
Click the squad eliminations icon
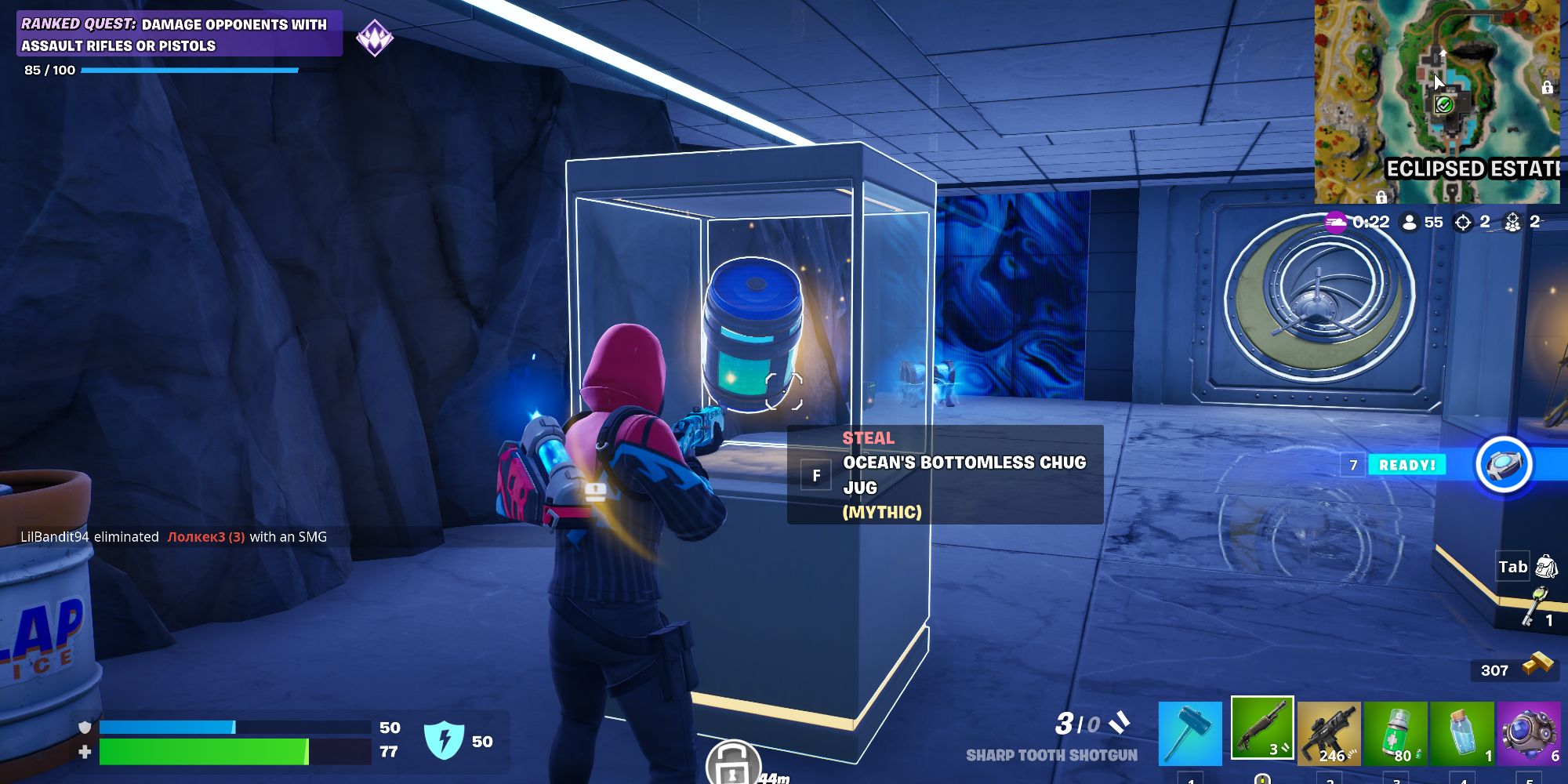1512,222
